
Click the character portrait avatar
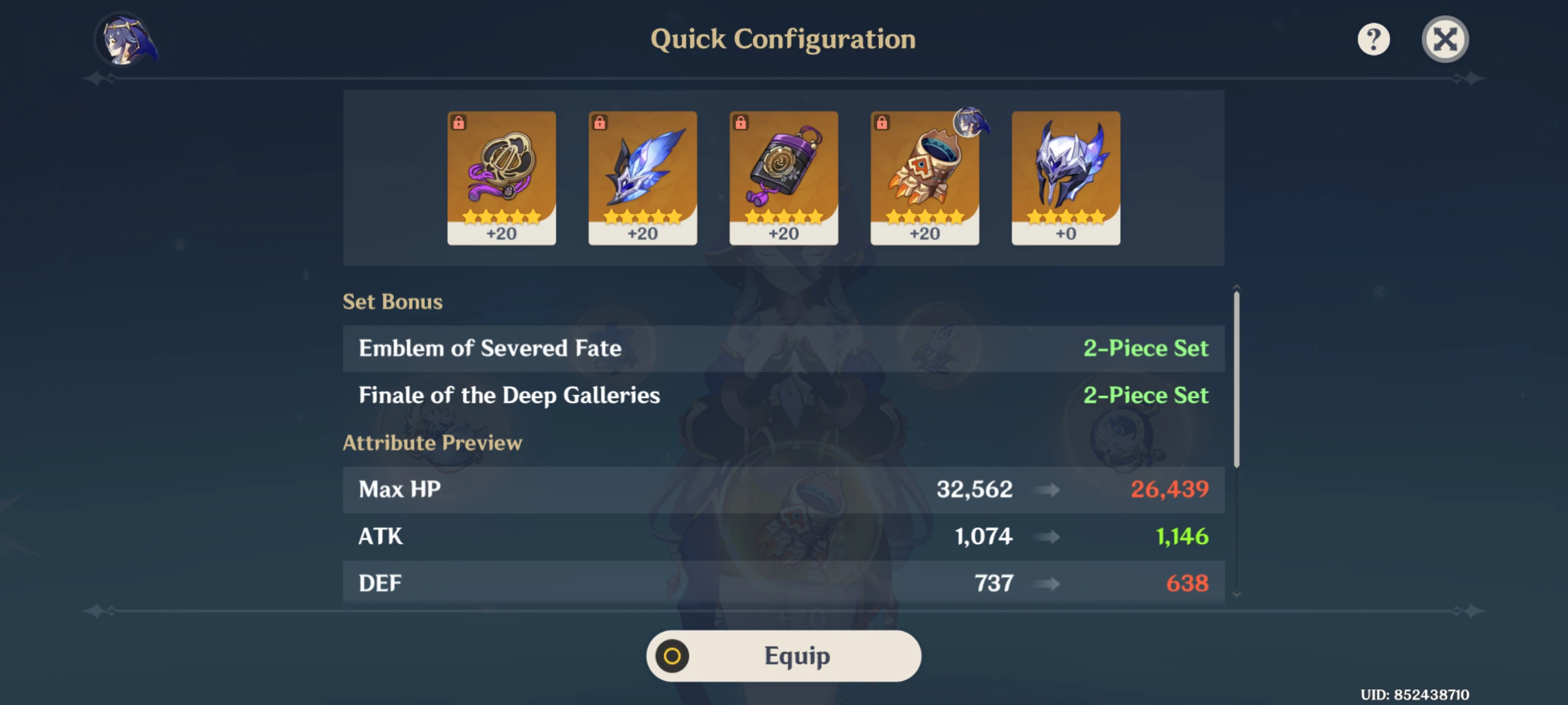(125, 38)
